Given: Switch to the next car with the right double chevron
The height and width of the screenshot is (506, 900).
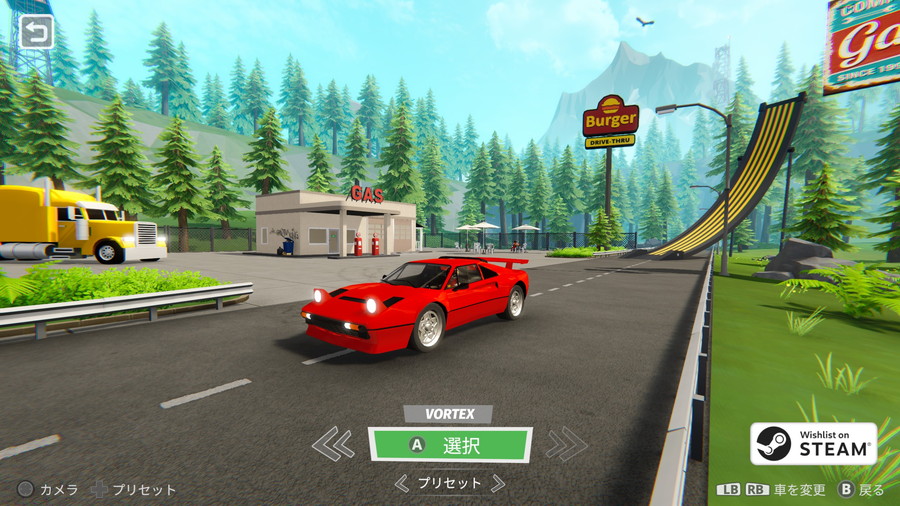Looking at the screenshot, I should tap(566, 443).
